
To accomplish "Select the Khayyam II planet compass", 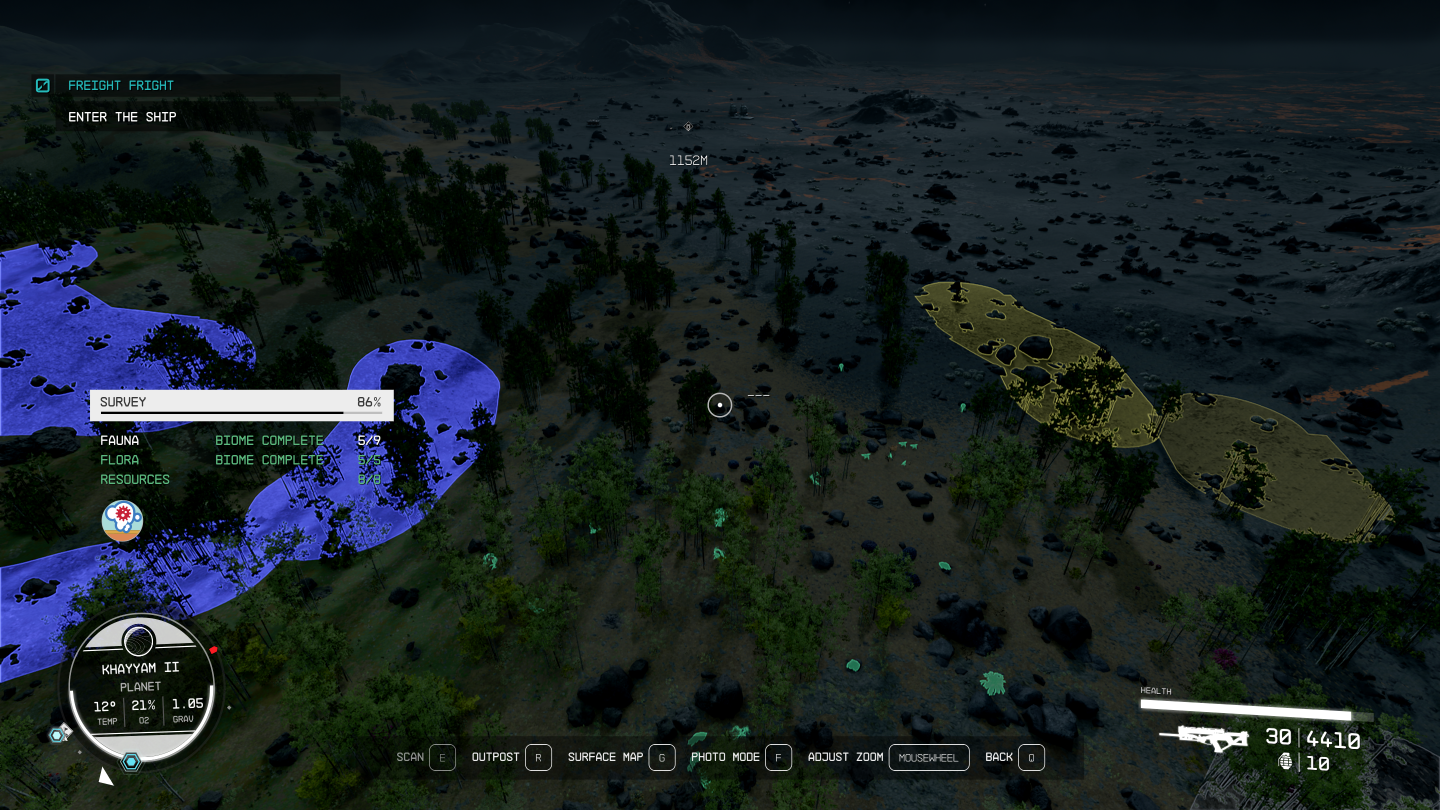I will coord(140,690).
